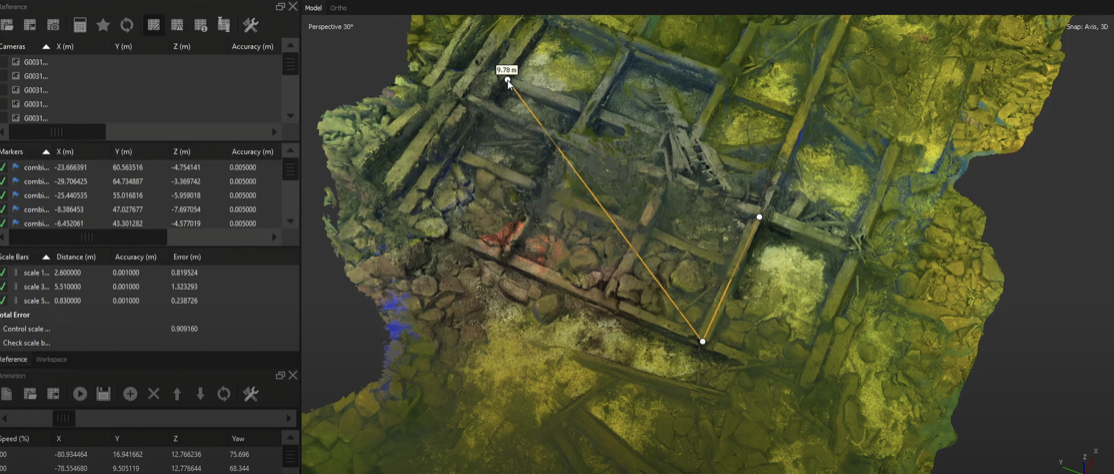Undock the Reference panel with float button
The height and width of the screenshot is (474, 1114).
click(280, 7)
